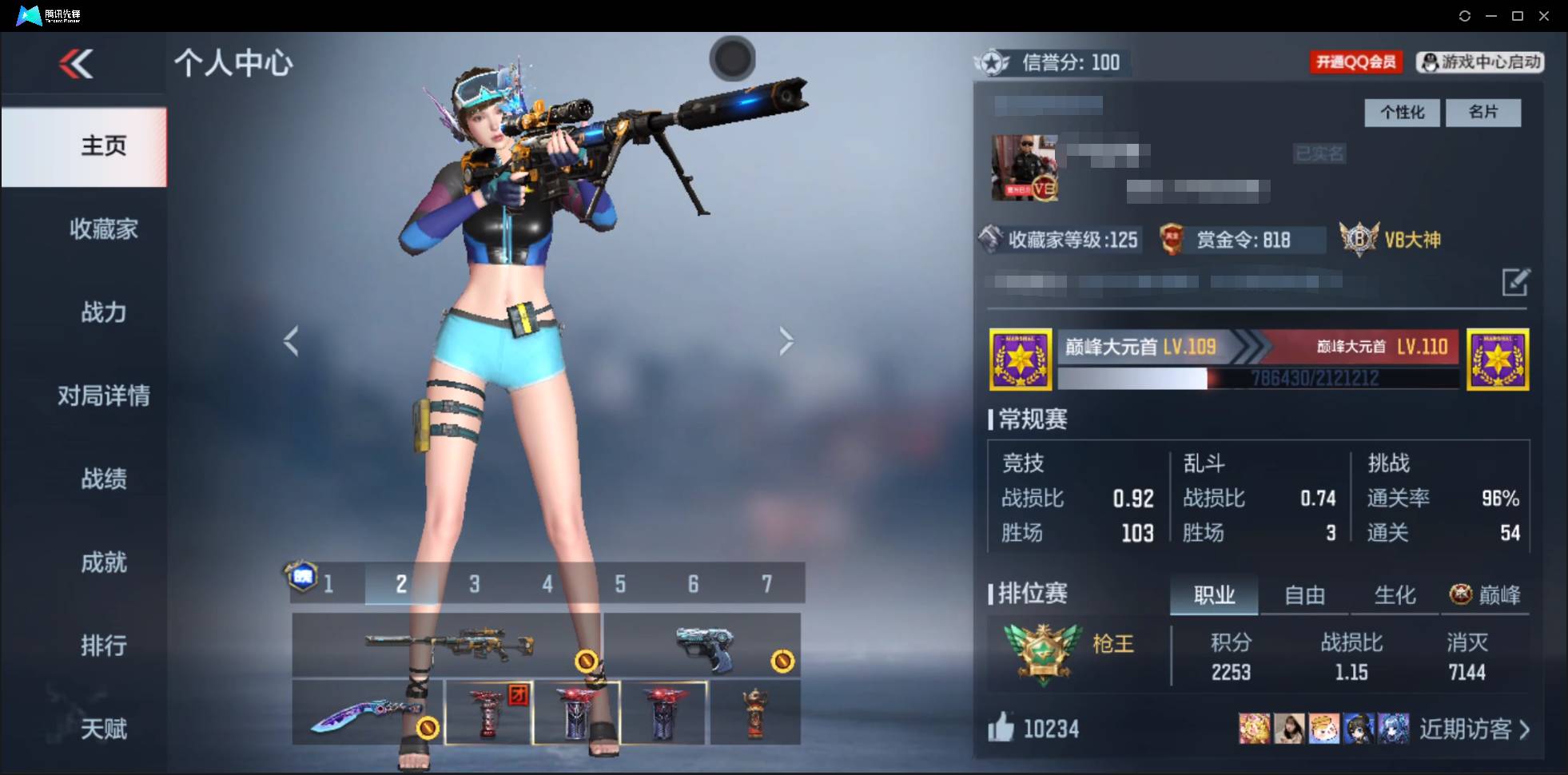The height and width of the screenshot is (775, 1568).
Task: Click the 信誉分 star badge icon
Action: [x=991, y=62]
